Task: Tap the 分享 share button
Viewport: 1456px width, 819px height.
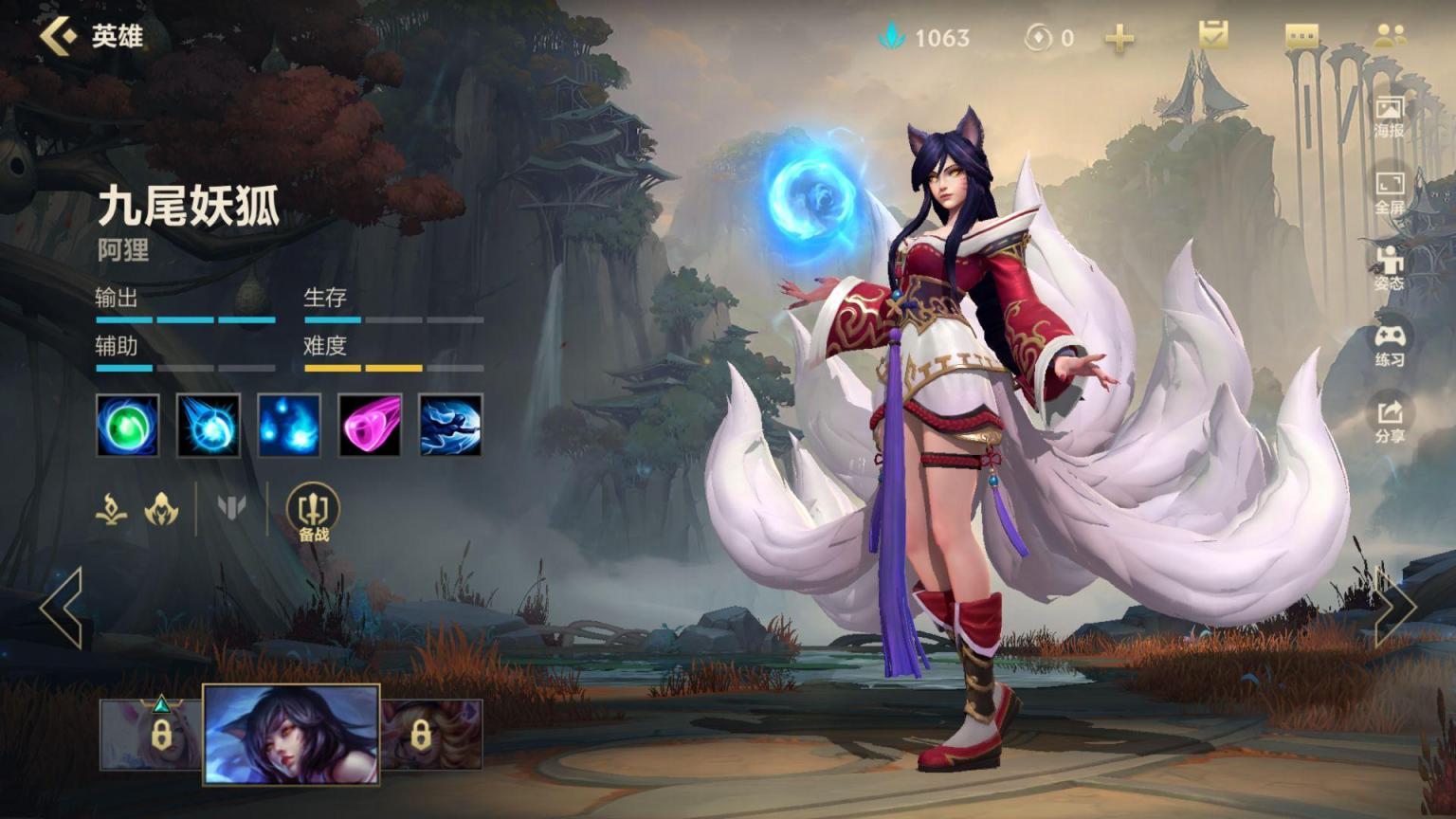Action: click(x=1390, y=421)
